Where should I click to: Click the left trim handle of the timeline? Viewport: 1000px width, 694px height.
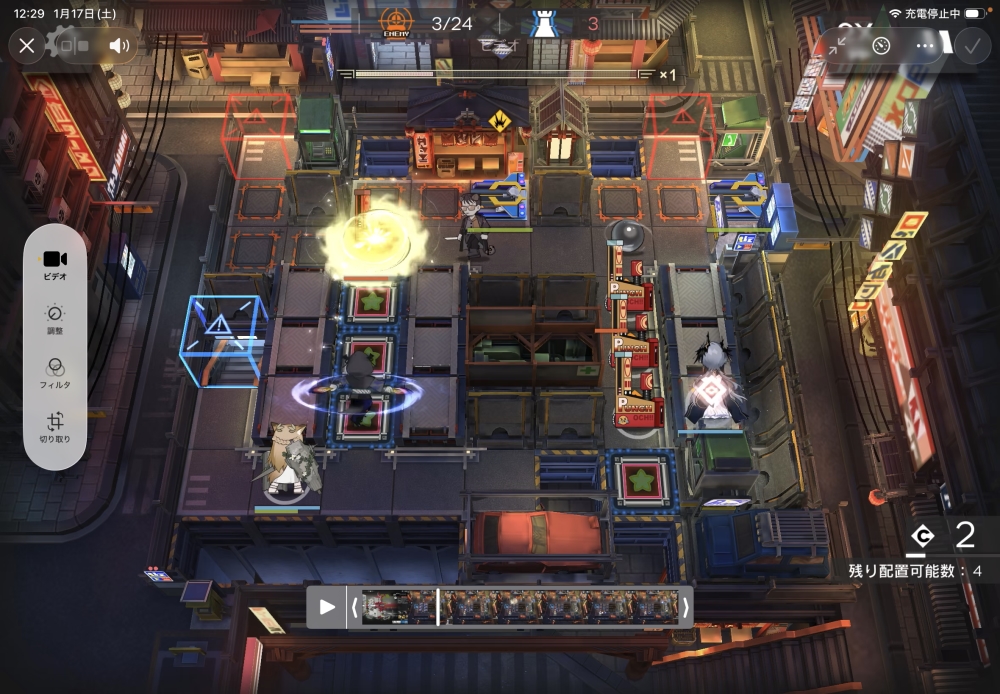[x=354, y=607]
